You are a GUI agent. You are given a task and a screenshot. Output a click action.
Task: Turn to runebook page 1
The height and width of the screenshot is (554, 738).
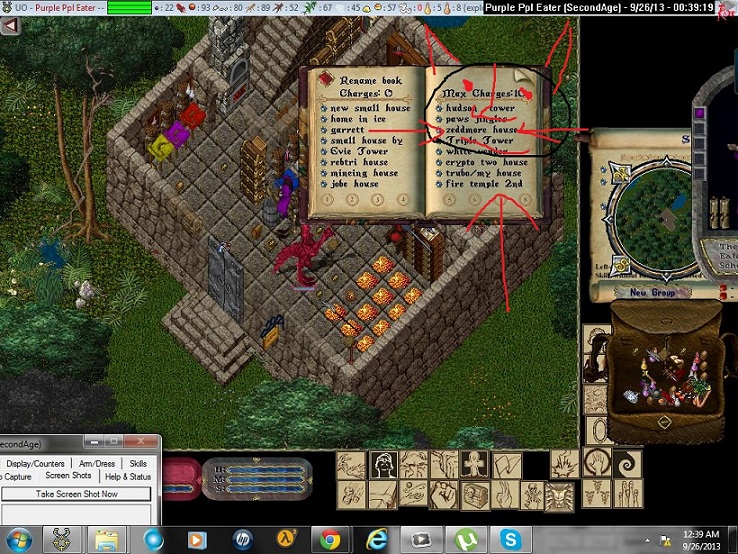click(327, 199)
